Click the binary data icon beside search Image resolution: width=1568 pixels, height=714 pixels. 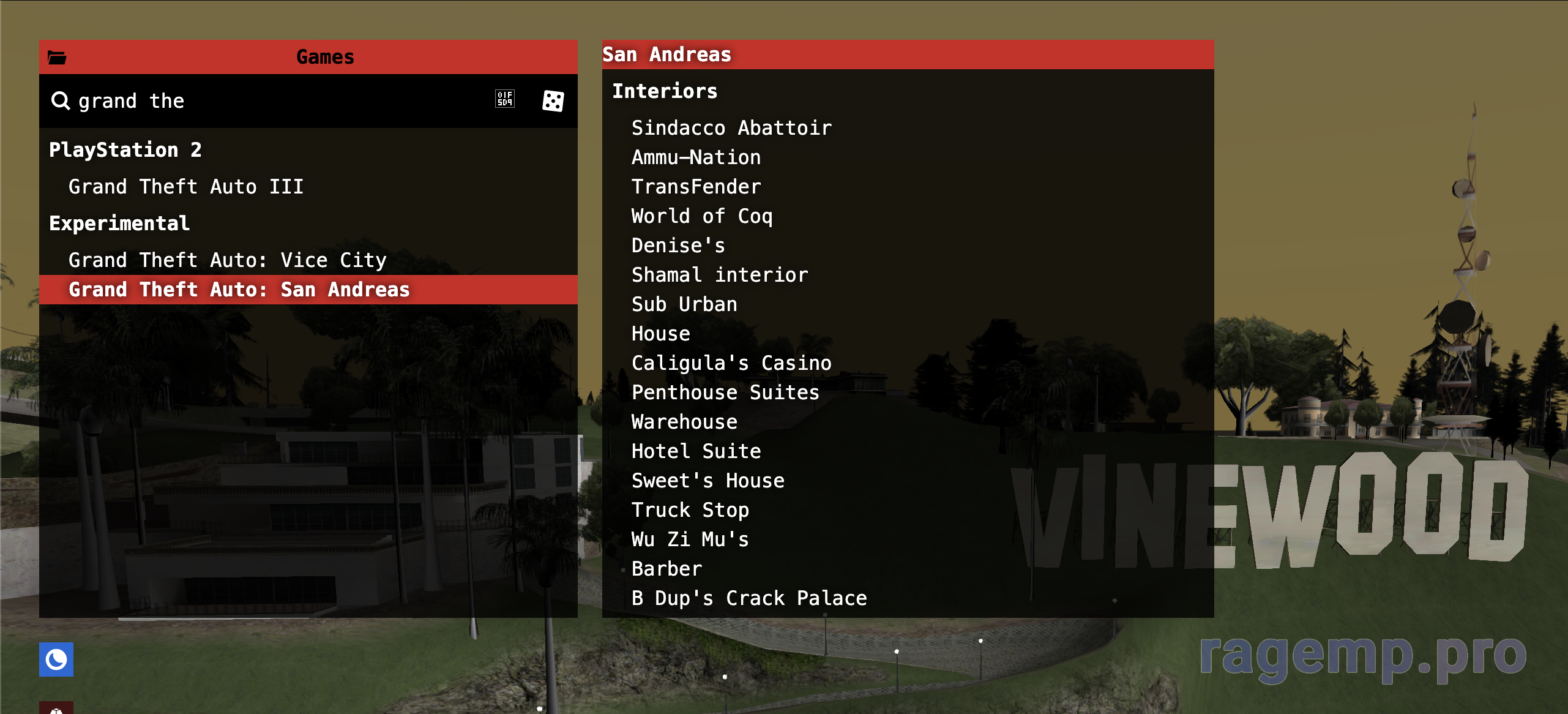pos(505,99)
